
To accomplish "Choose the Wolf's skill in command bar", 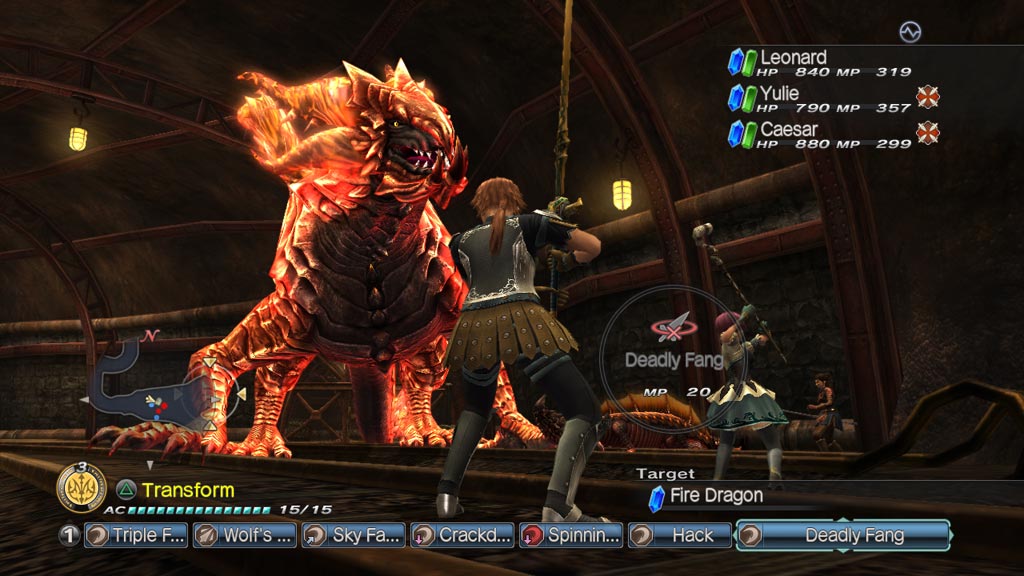I will pos(244,535).
